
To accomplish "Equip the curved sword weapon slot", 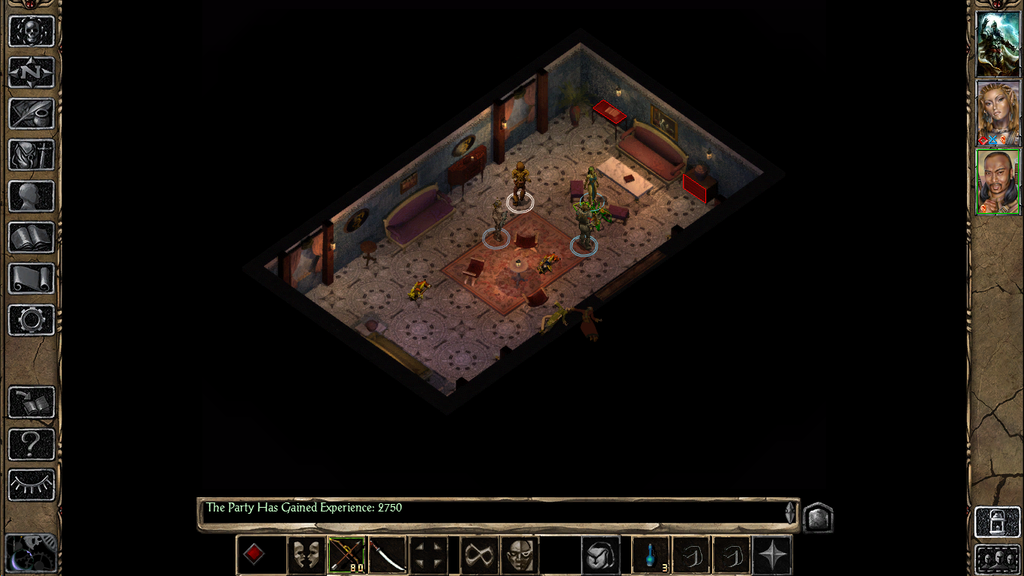I will tap(388, 555).
